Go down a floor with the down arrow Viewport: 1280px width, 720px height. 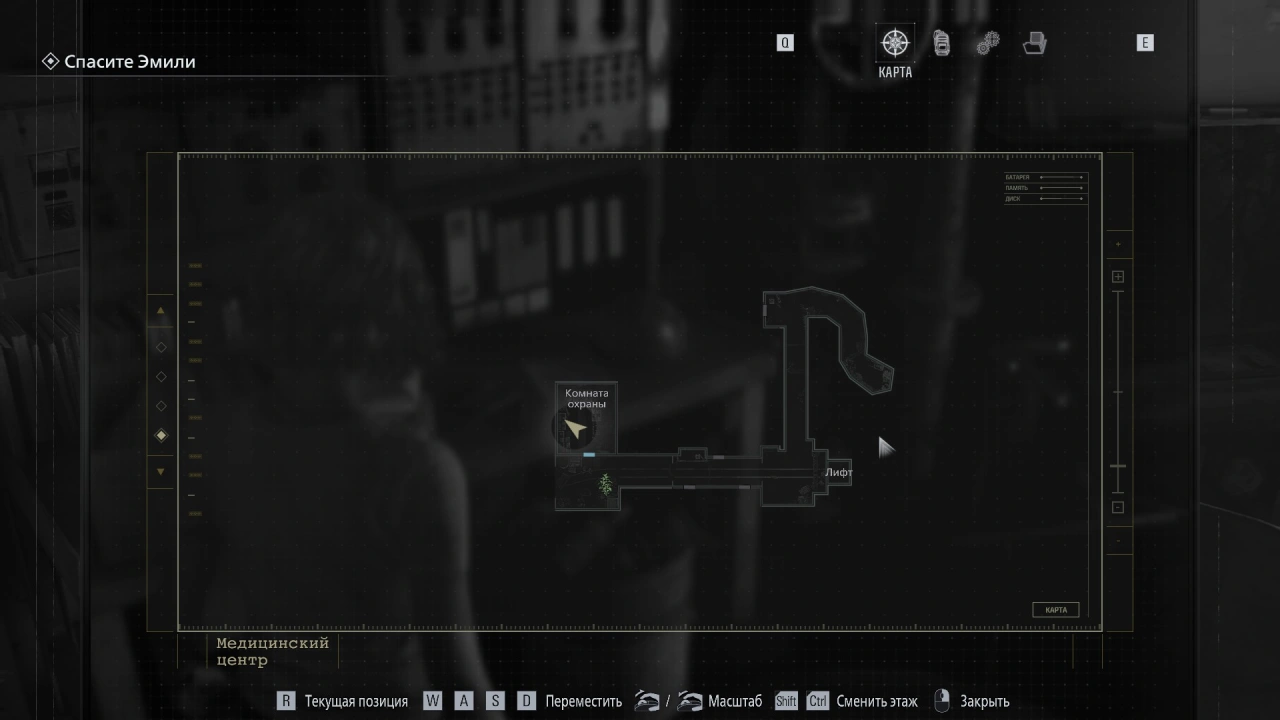coord(161,472)
